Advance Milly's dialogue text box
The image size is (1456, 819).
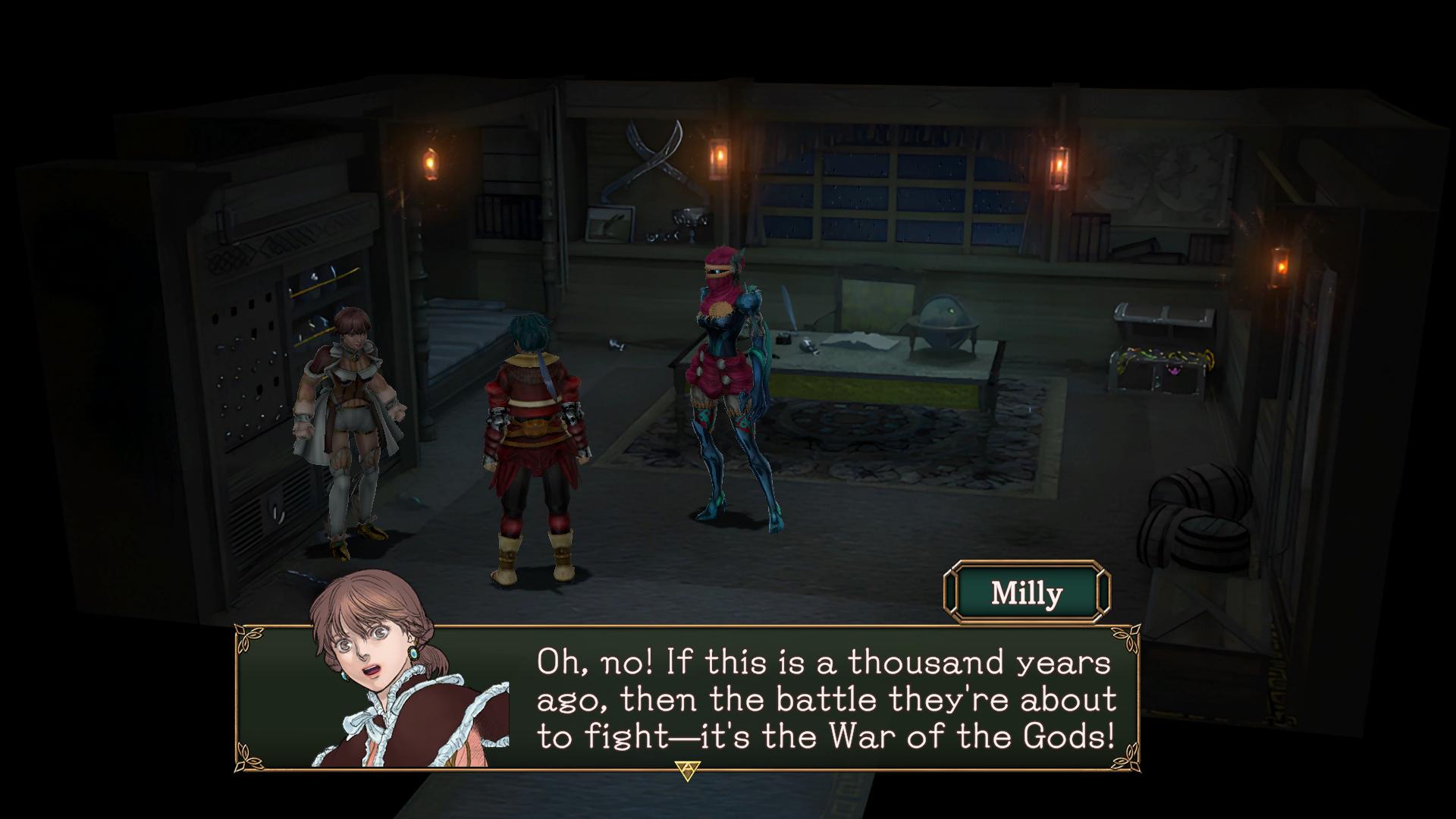[x=687, y=771]
